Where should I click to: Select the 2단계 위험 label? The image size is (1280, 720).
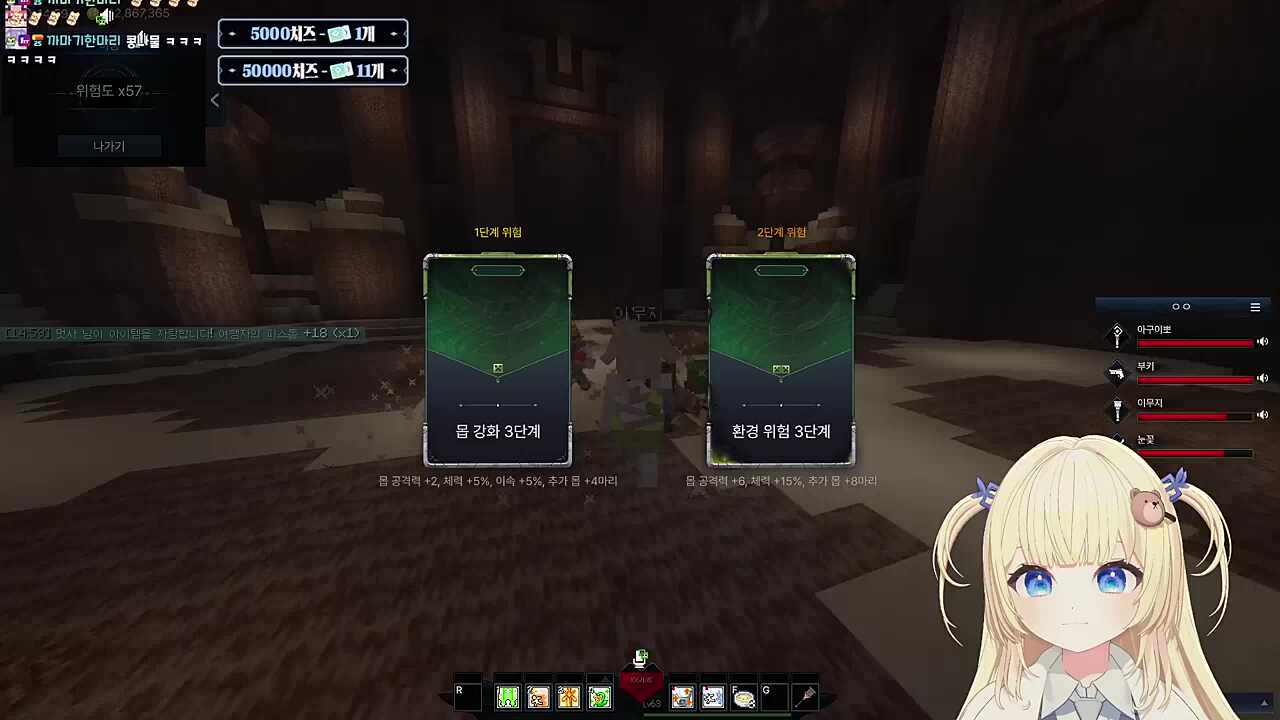coord(780,232)
